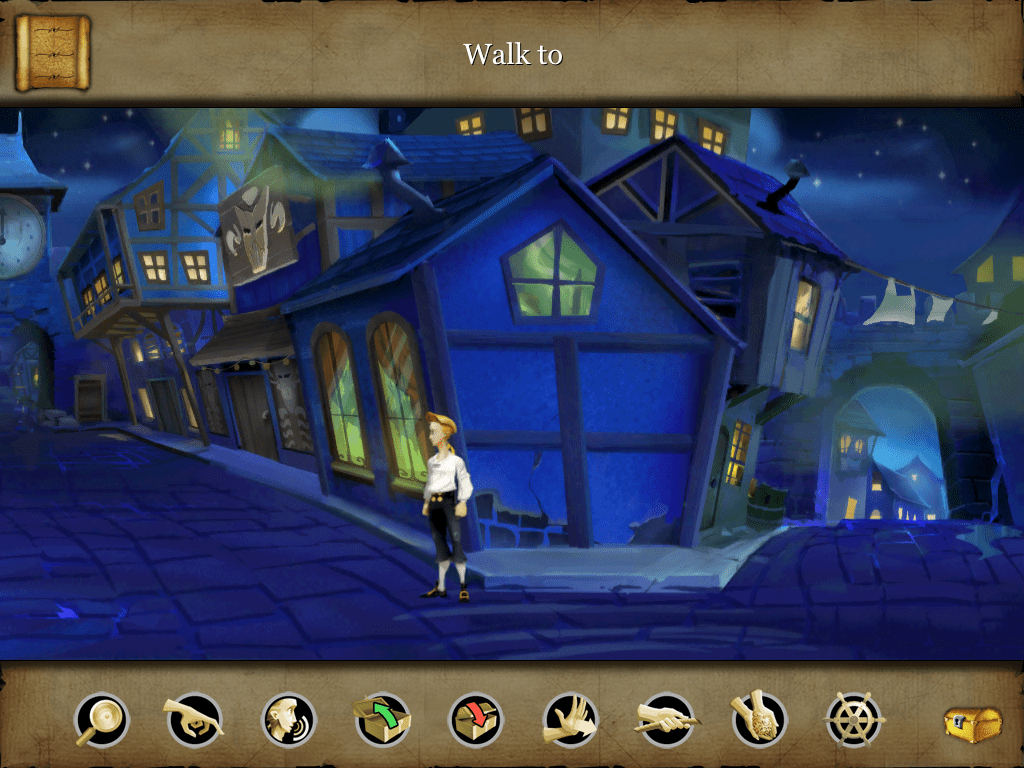Choose the open grabbing hand verb

570,719
